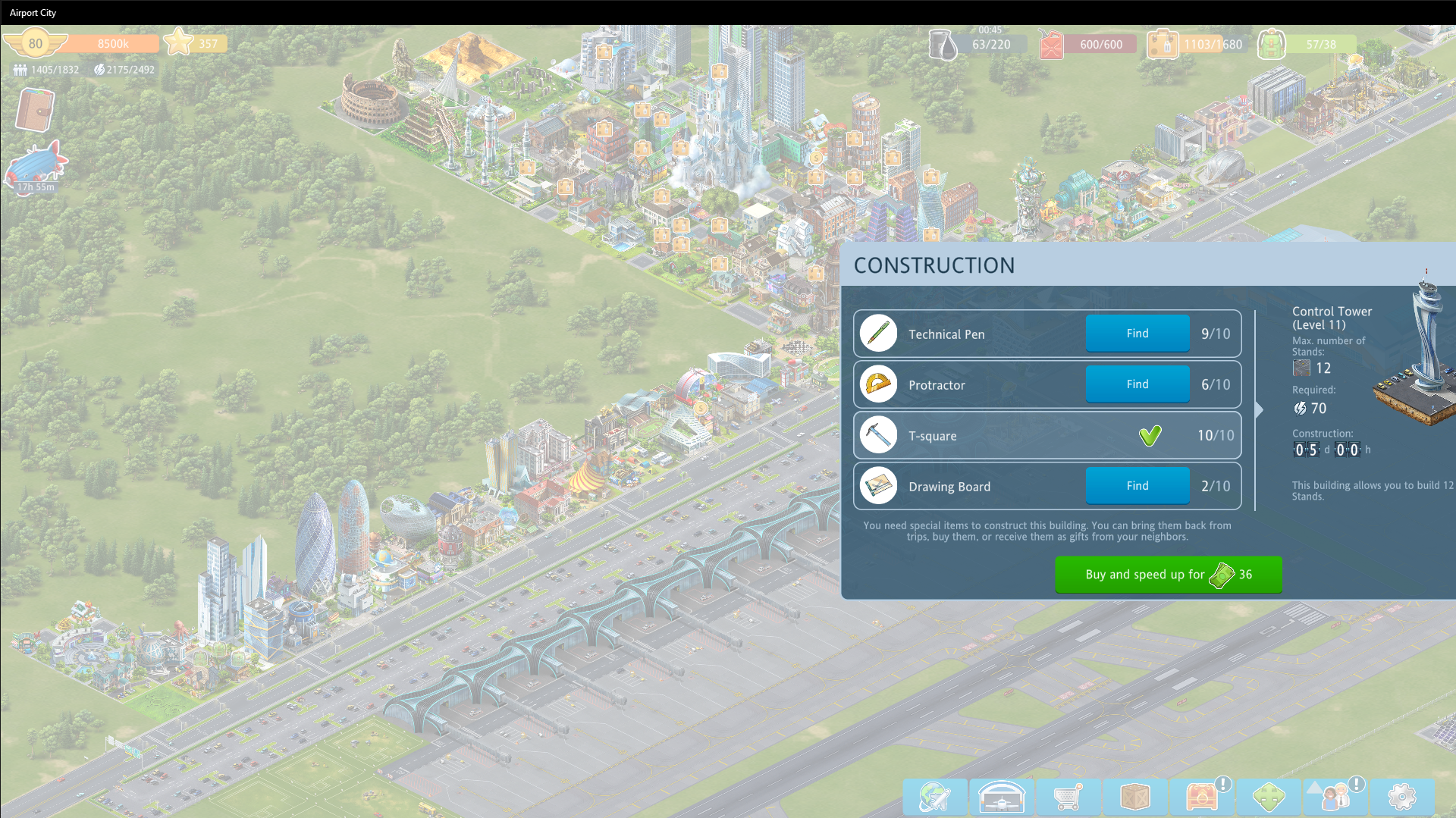Image resolution: width=1456 pixels, height=818 pixels.
Task: Click the gold wings level 80 badge
Action: (x=35, y=43)
